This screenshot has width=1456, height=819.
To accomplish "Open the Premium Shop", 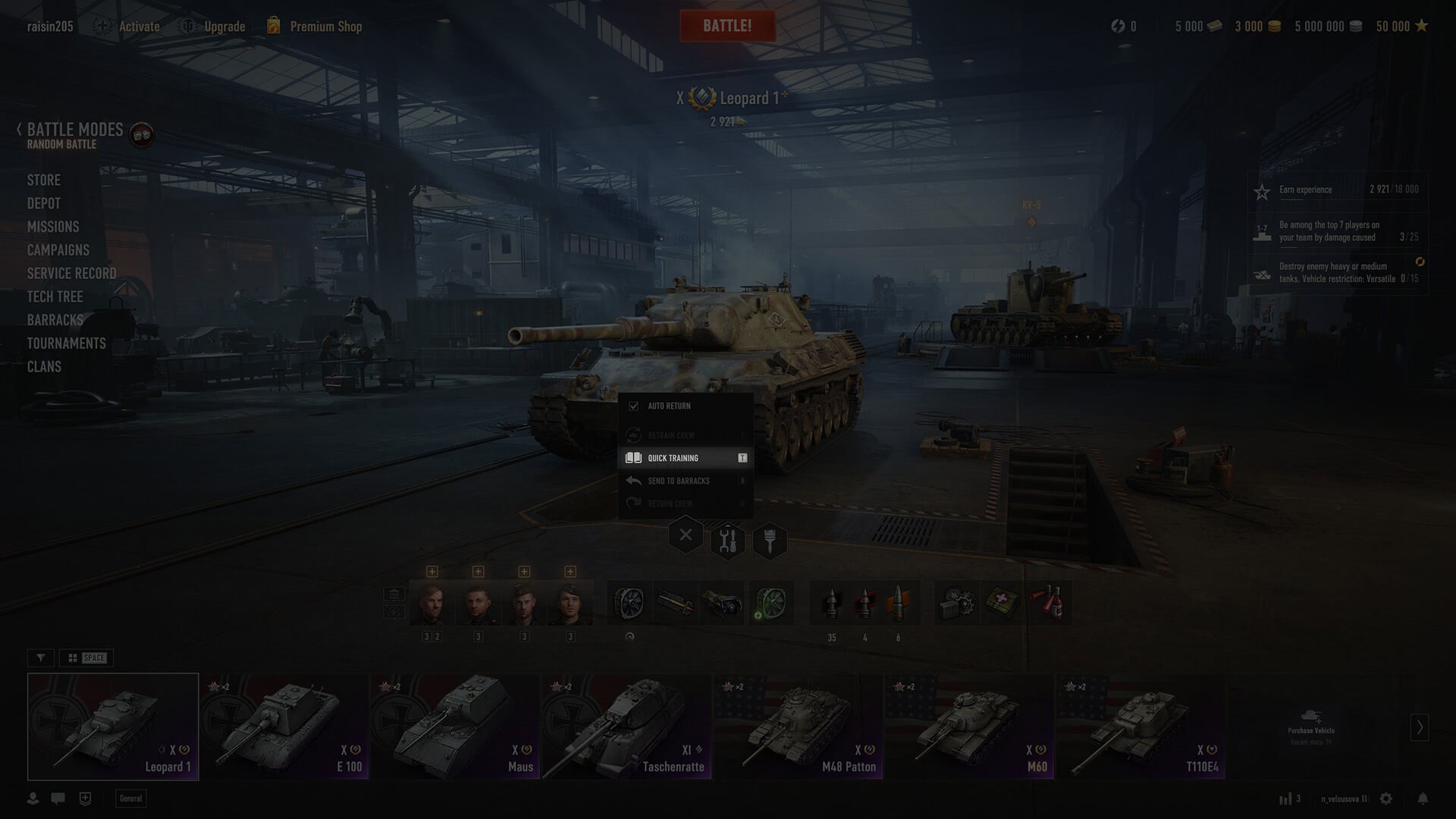I will (x=325, y=27).
